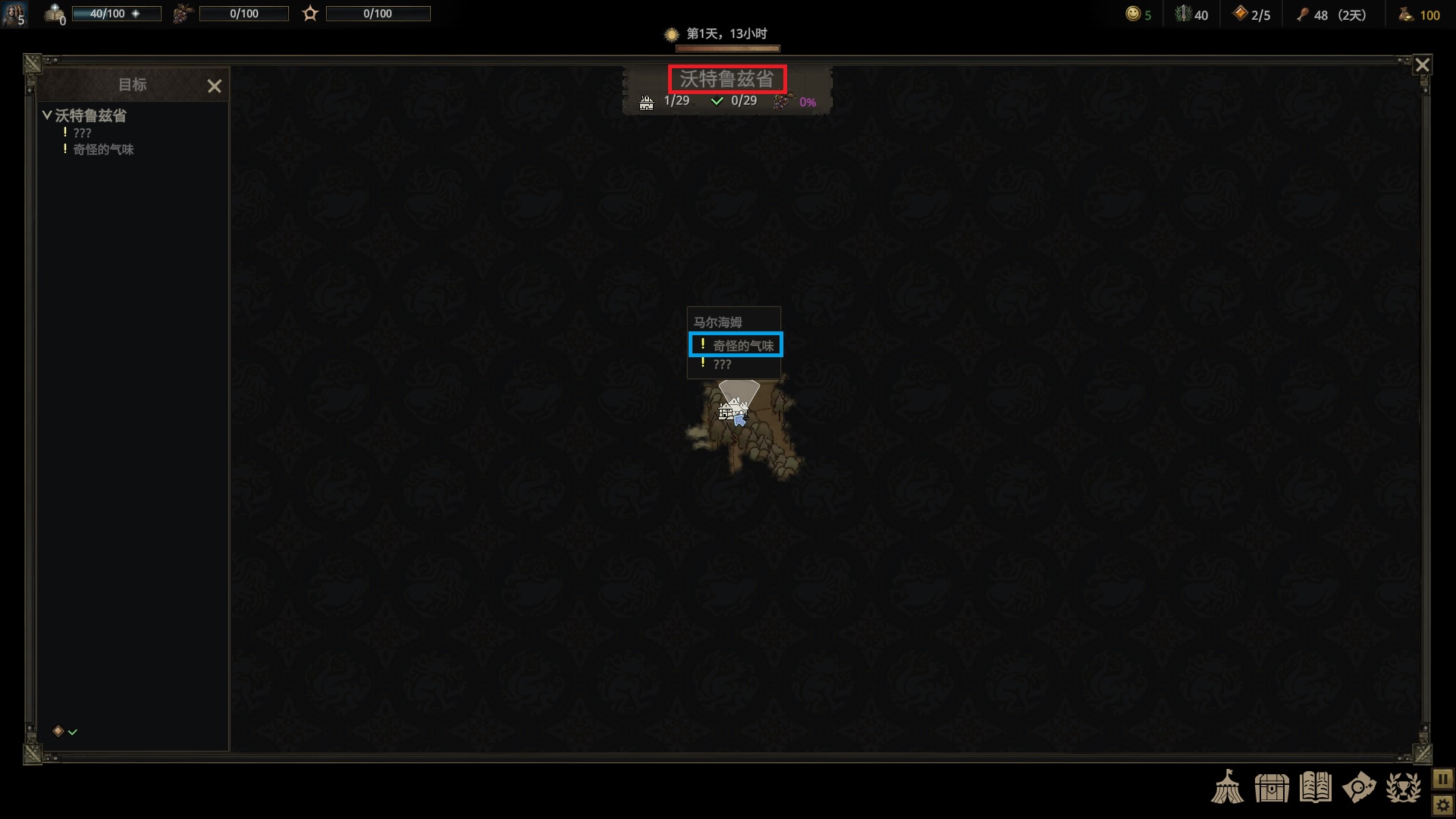Viewport: 1456px width, 819px height.
Task: Close the world map window
Action: tap(1423, 65)
